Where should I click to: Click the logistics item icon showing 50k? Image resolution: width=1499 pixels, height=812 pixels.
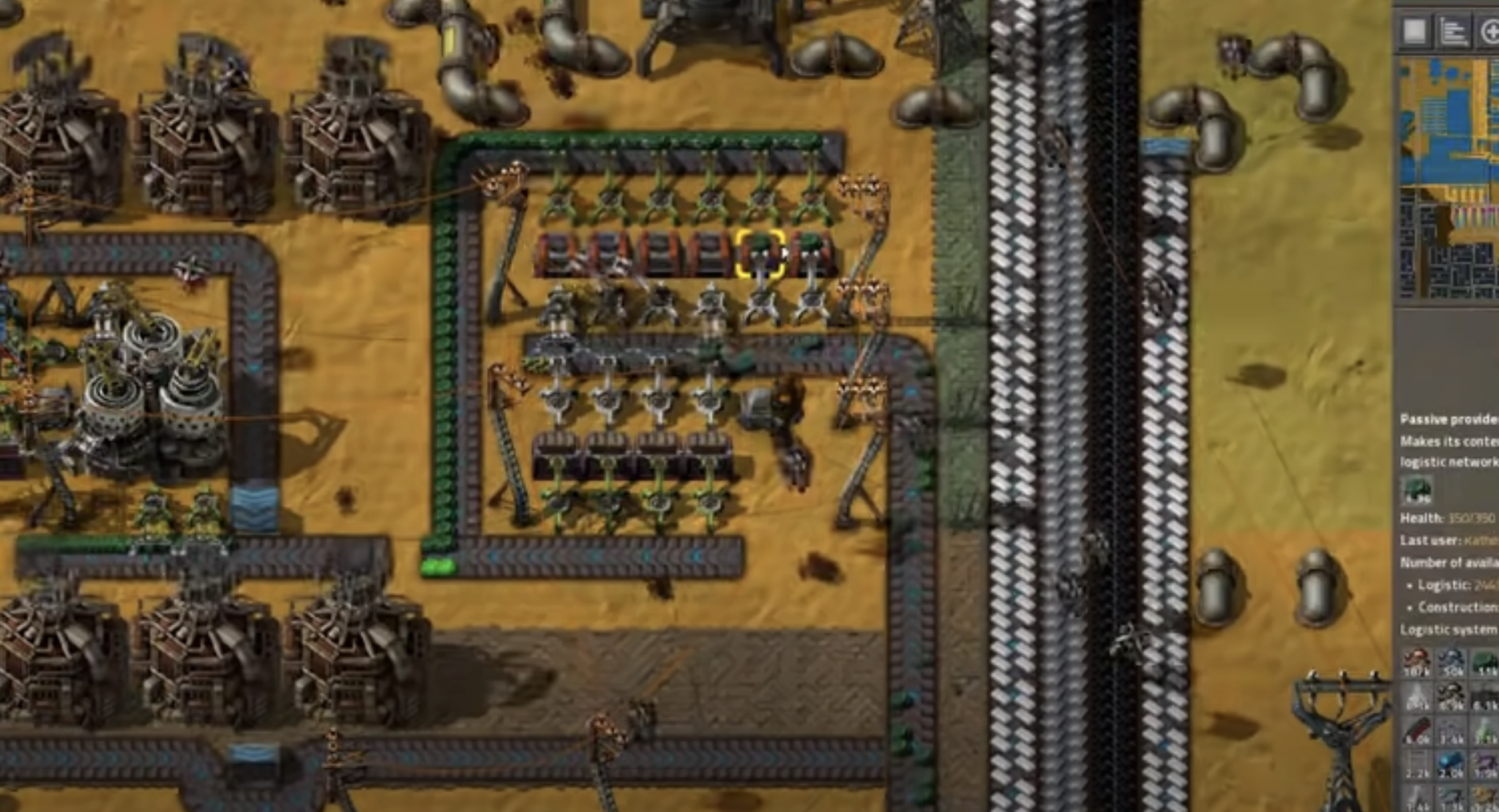[x=1451, y=662]
